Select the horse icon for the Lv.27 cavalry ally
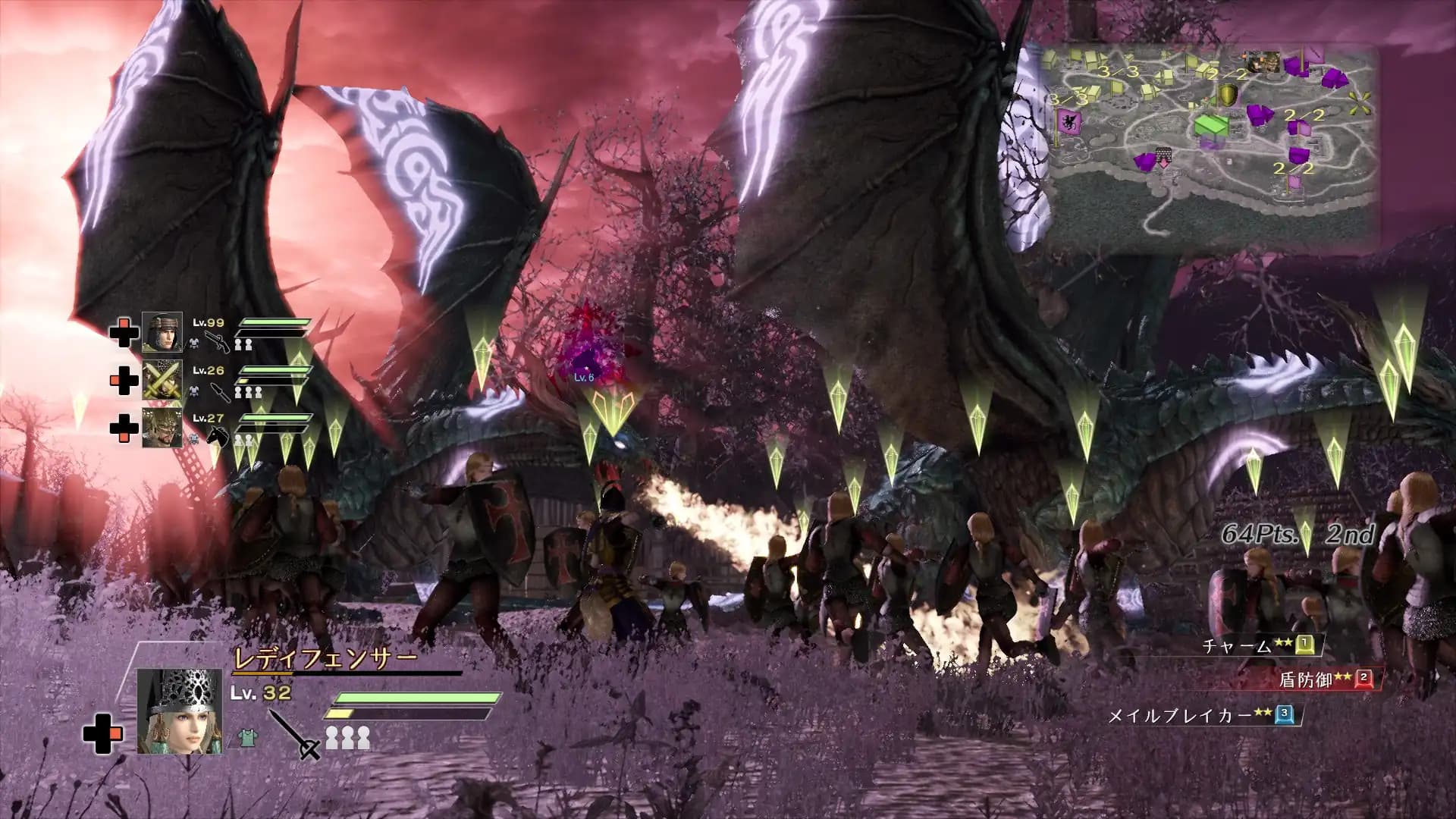The height and width of the screenshot is (819, 1456). (218, 435)
